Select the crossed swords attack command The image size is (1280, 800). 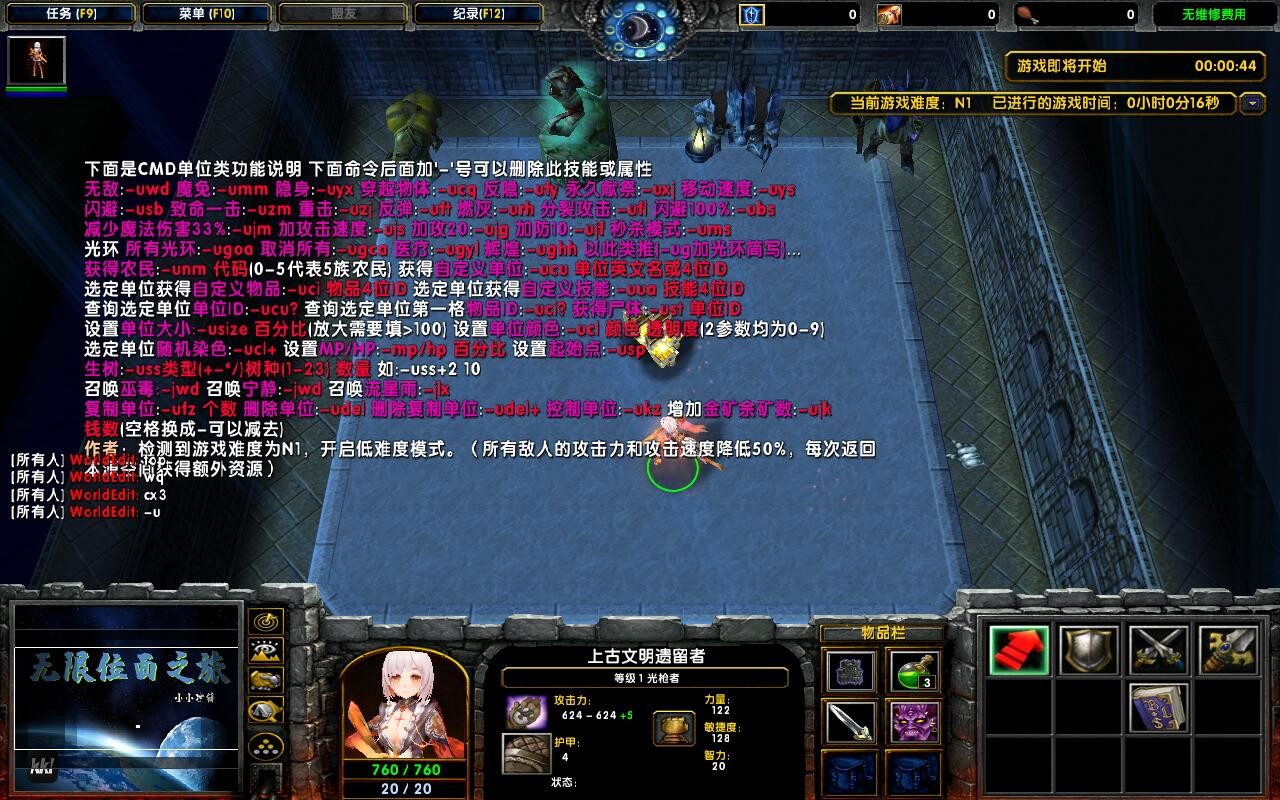pos(1156,650)
